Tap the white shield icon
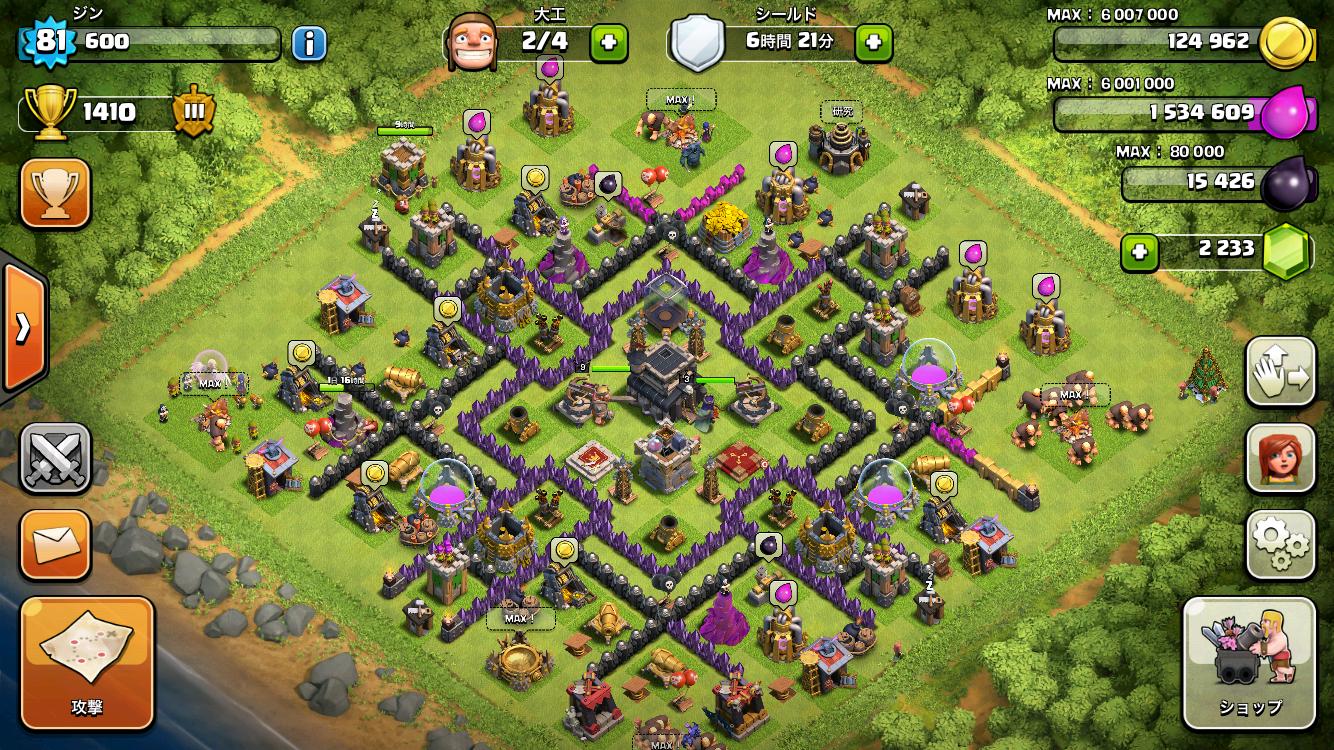 pyautogui.click(x=697, y=42)
